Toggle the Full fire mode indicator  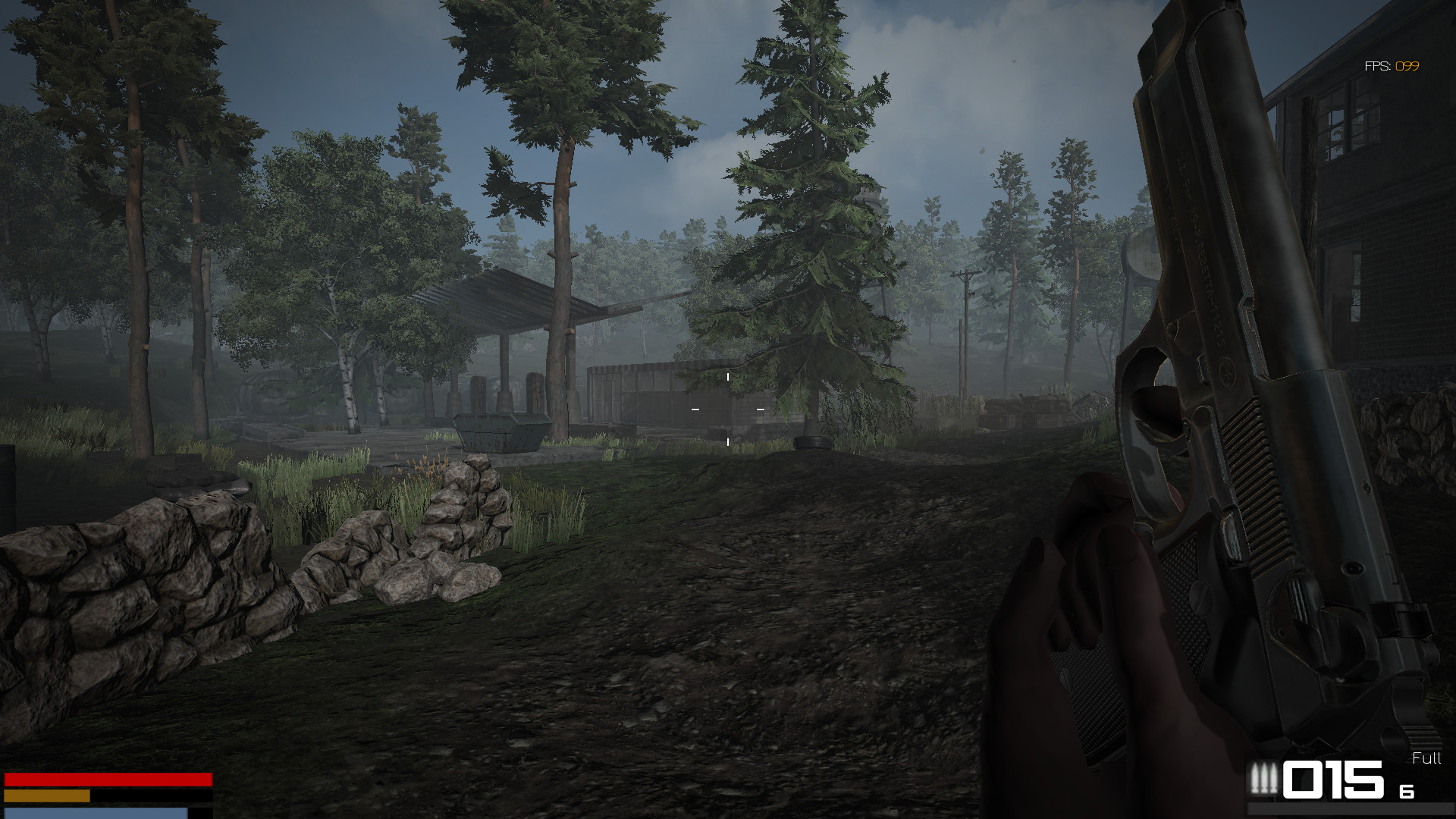pos(1426,758)
